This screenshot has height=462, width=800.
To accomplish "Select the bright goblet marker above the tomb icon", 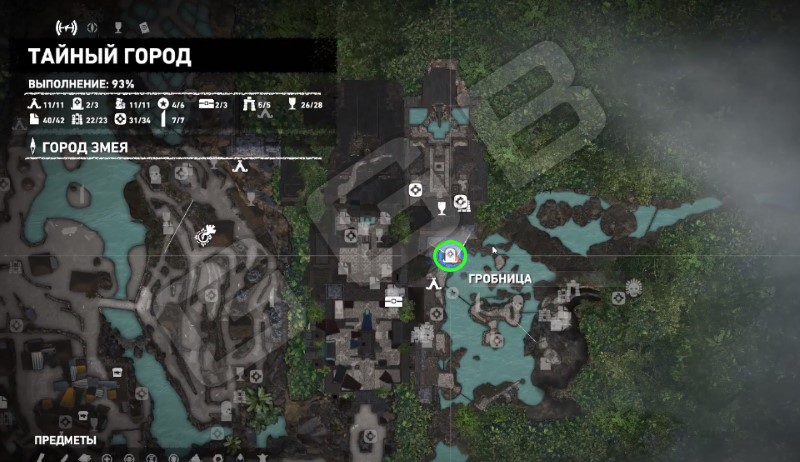I will (x=441, y=207).
